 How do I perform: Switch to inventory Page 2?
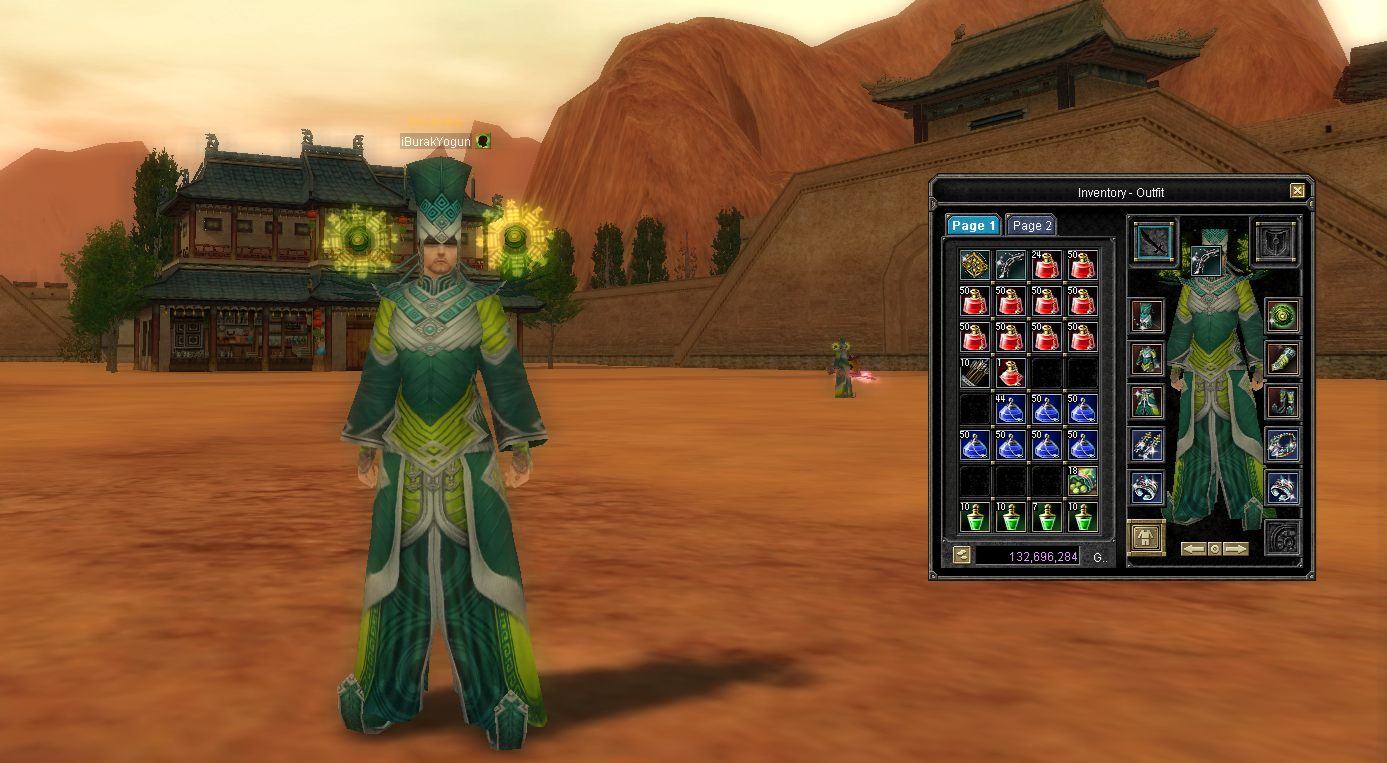click(1031, 226)
